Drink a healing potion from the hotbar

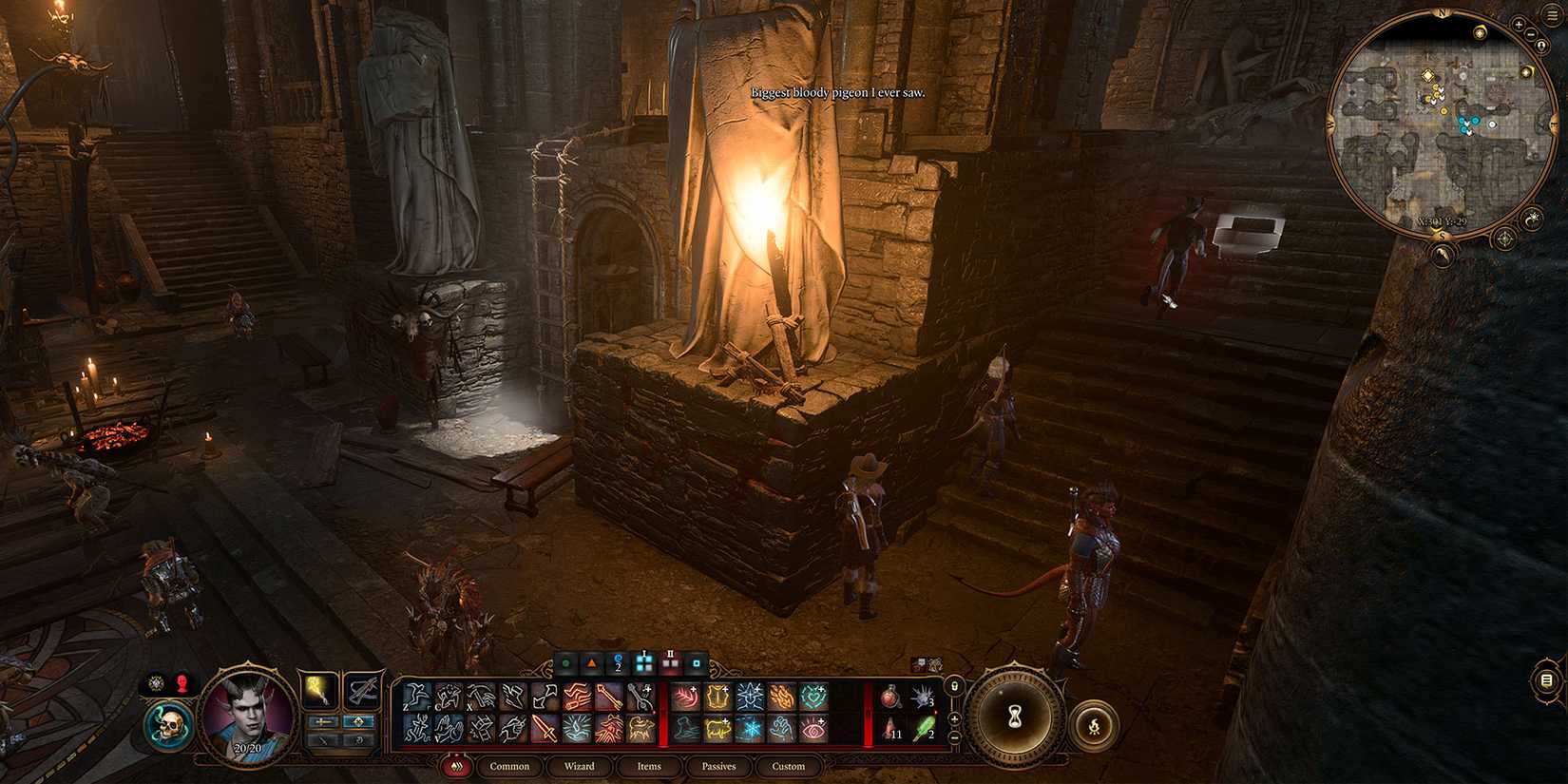tap(889, 698)
